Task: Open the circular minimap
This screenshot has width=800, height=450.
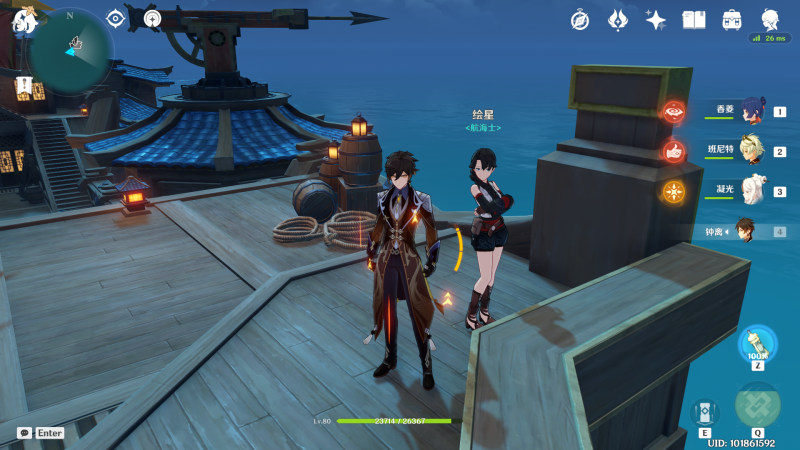Action: pos(70,48)
